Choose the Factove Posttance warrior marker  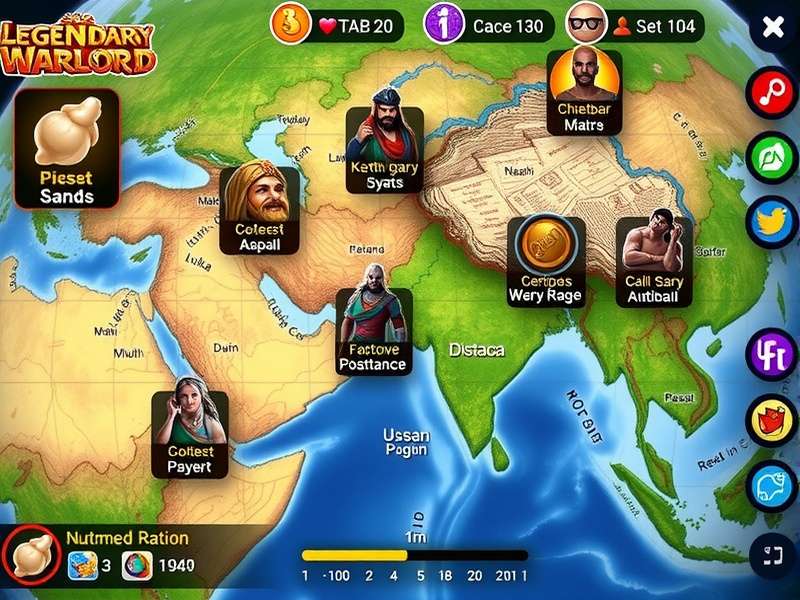tap(372, 331)
